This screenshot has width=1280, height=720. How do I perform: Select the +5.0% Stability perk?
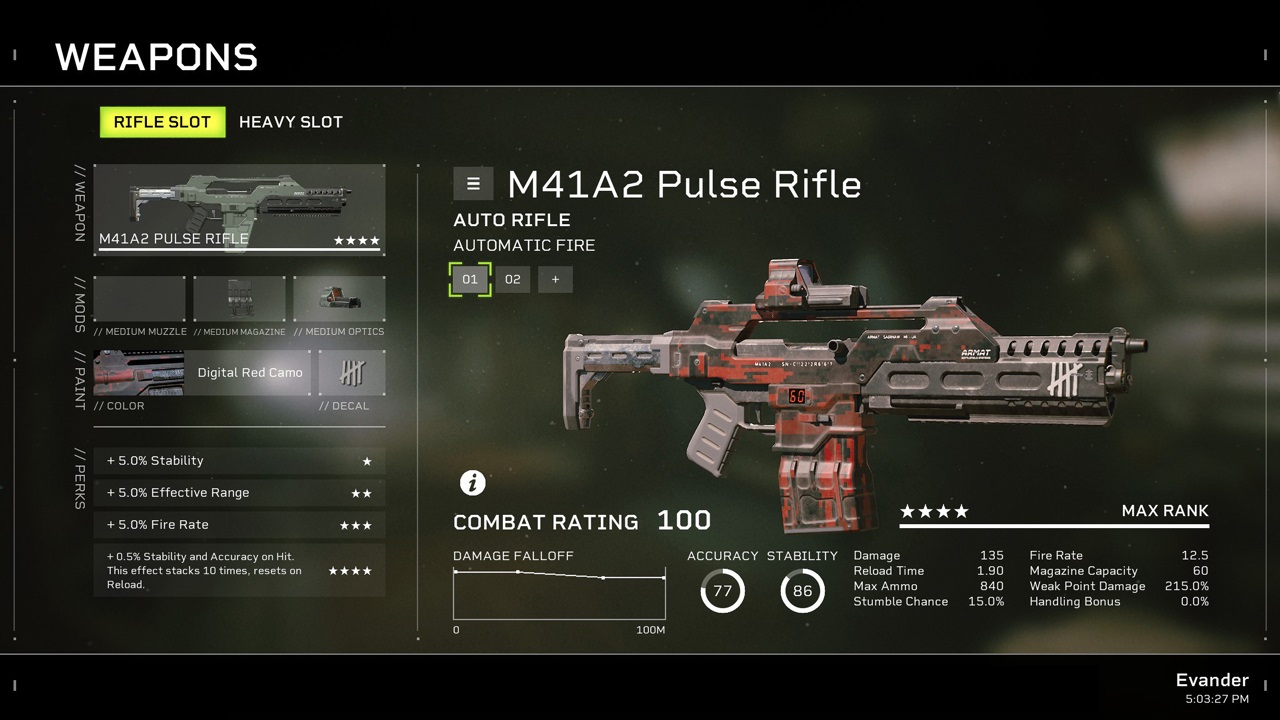pos(239,460)
